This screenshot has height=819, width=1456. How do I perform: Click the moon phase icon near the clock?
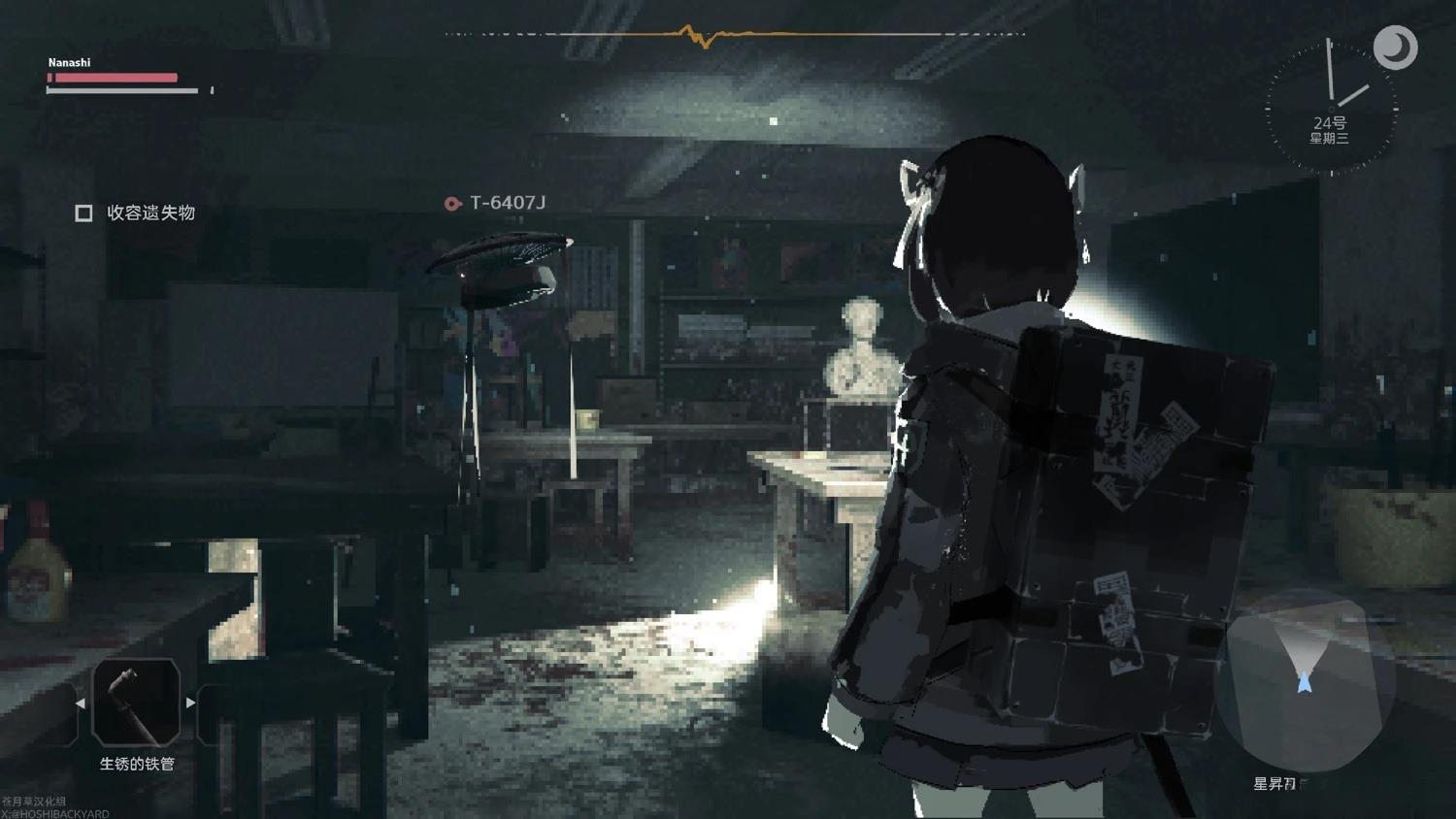click(x=1398, y=47)
